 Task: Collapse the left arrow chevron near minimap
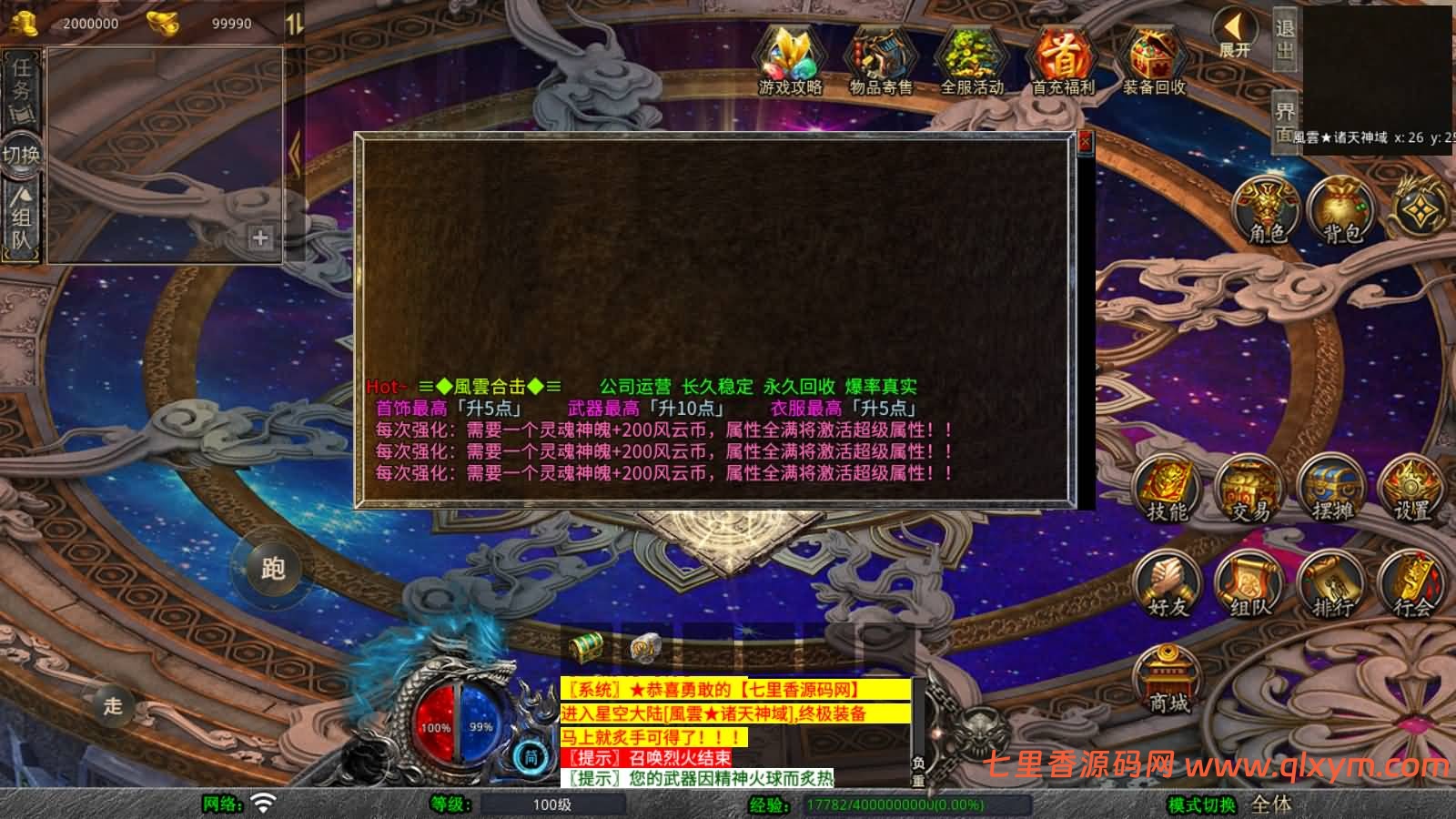tap(293, 153)
